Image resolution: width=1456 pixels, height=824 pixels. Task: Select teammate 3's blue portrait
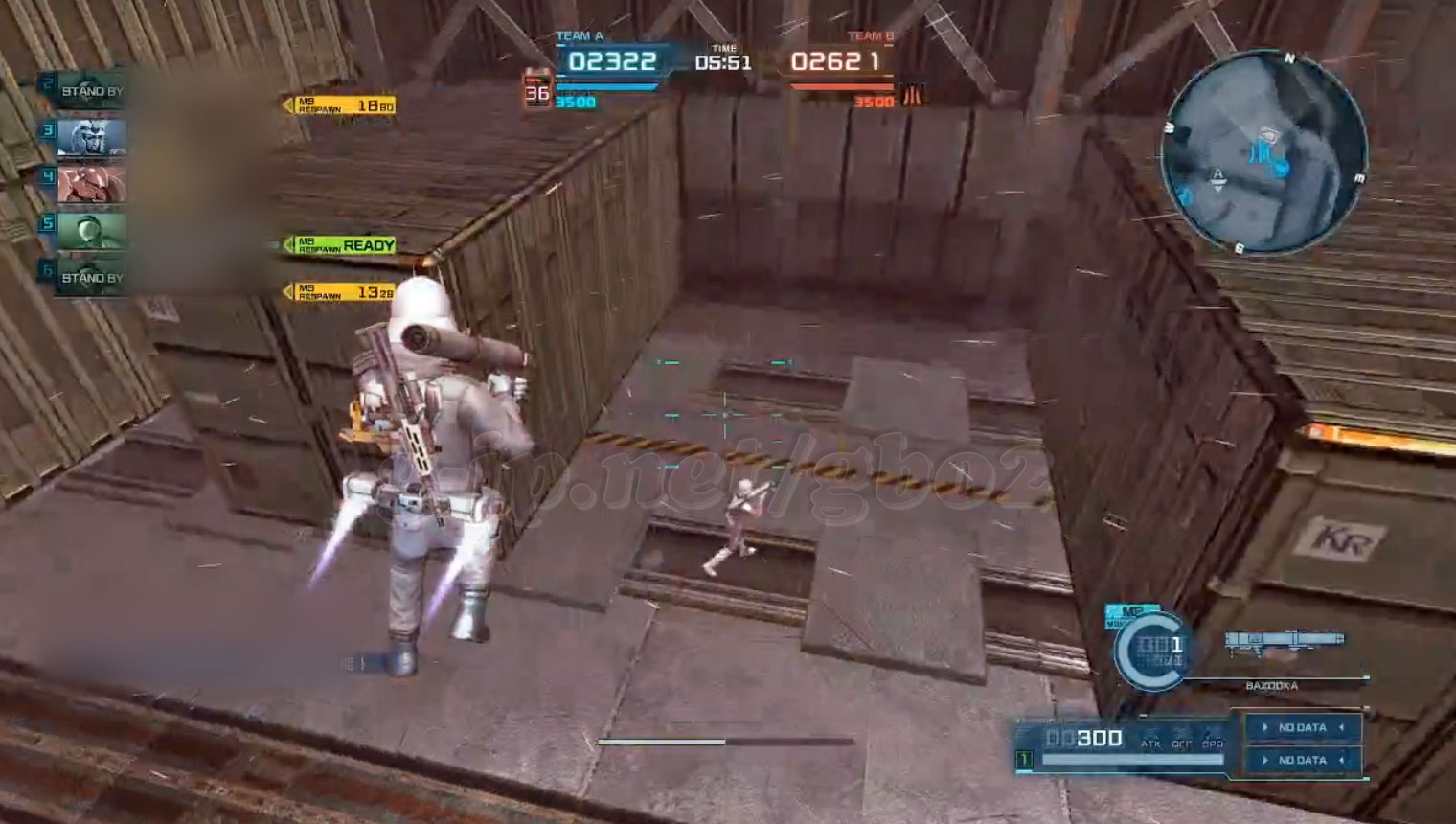coord(91,138)
